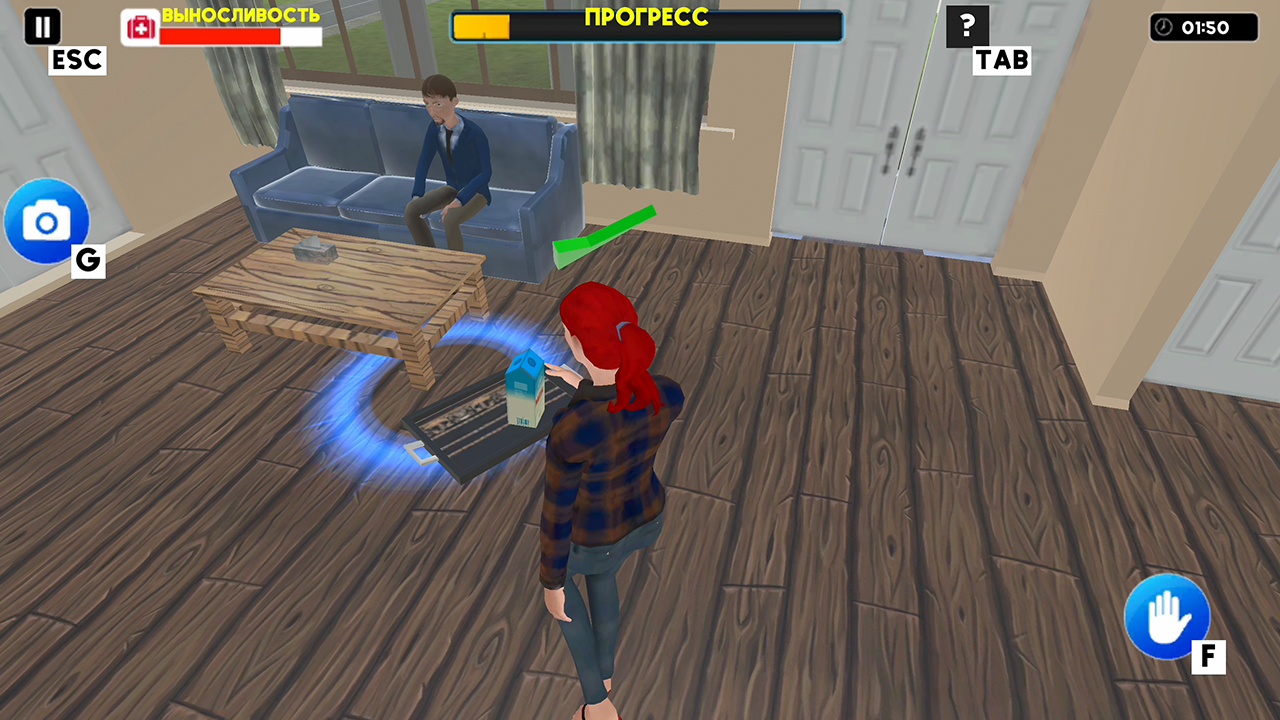Click the ВЫНОСЛИВОСТЬ label text

point(240,17)
